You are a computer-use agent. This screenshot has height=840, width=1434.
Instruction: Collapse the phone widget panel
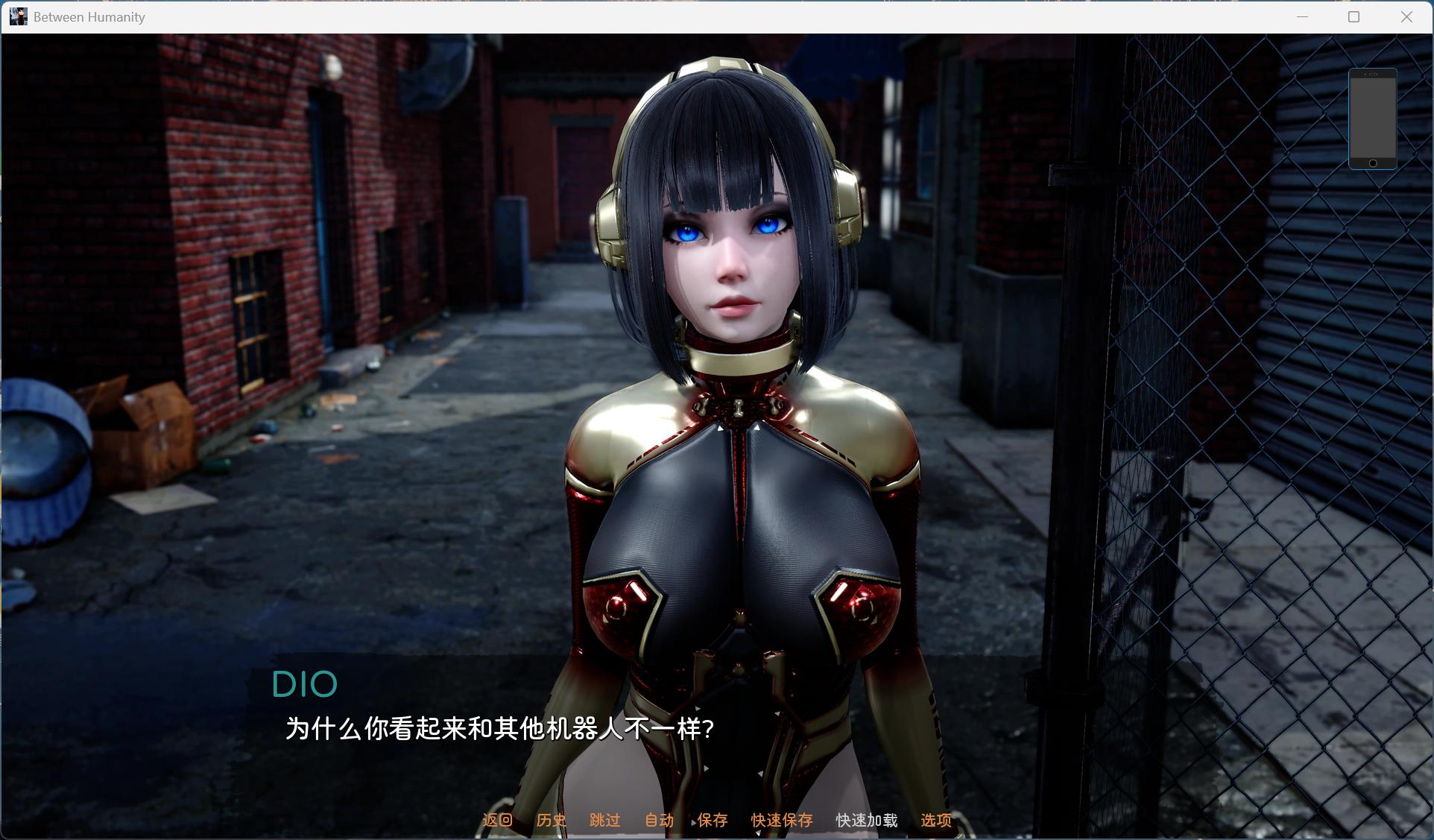[x=1374, y=119]
